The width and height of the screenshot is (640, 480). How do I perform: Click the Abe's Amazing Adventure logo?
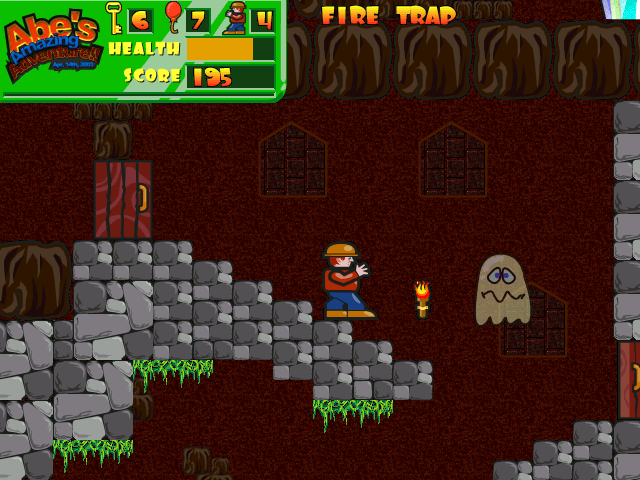tap(52, 48)
